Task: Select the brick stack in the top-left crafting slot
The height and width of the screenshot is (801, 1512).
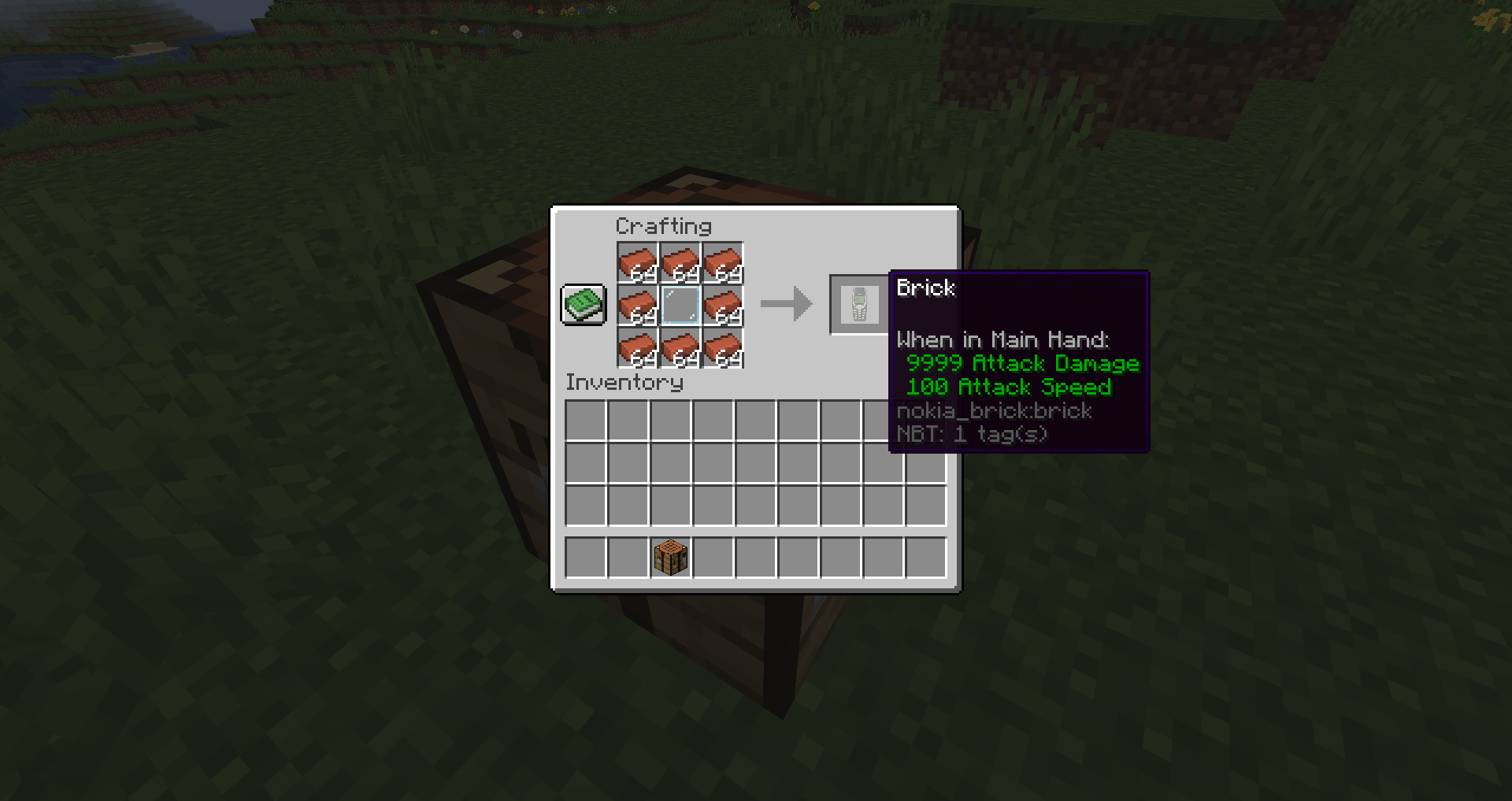Action: pos(636,262)
